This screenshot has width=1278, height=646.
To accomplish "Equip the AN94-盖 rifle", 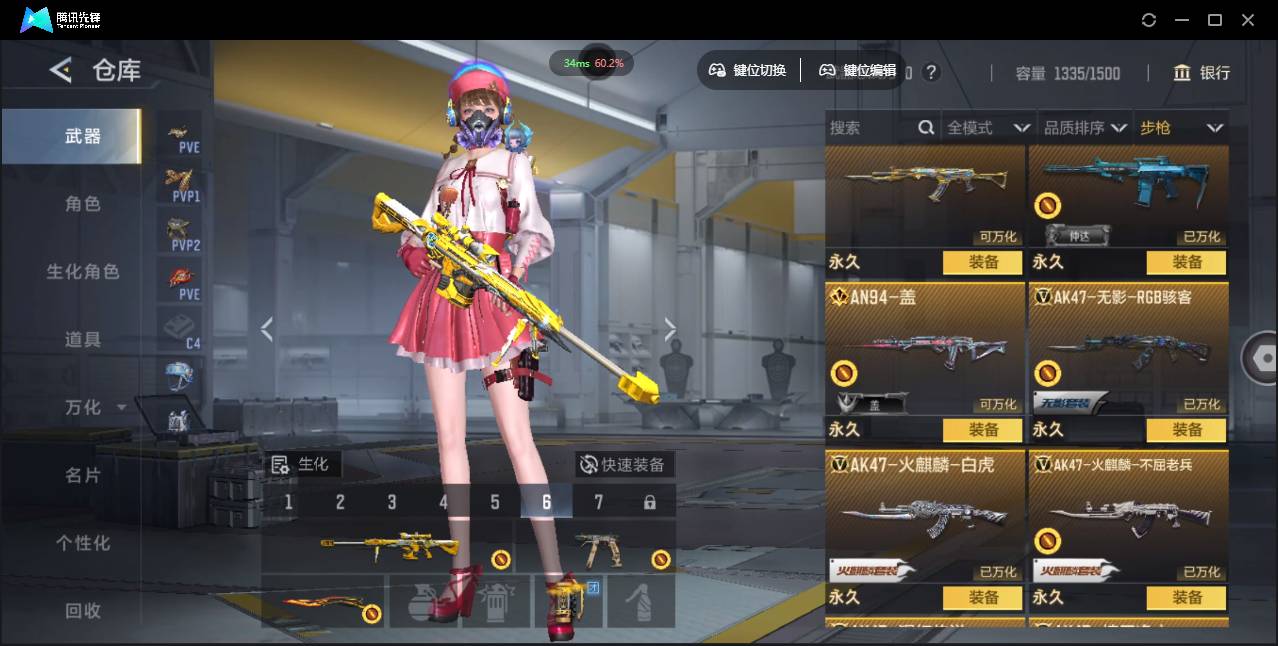I will click(982, 430).
